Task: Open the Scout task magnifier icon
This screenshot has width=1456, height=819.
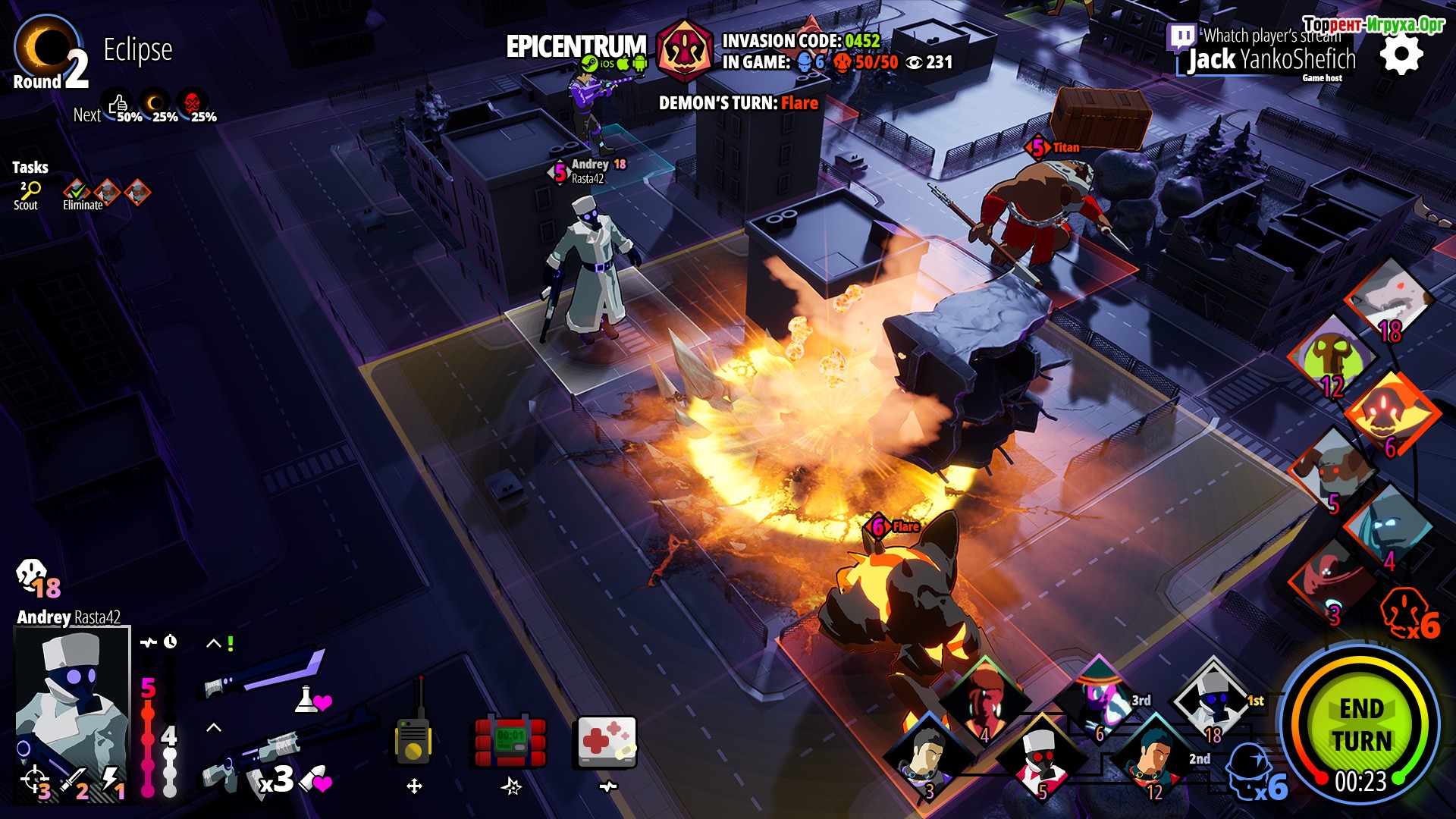Action: [29, 190]
